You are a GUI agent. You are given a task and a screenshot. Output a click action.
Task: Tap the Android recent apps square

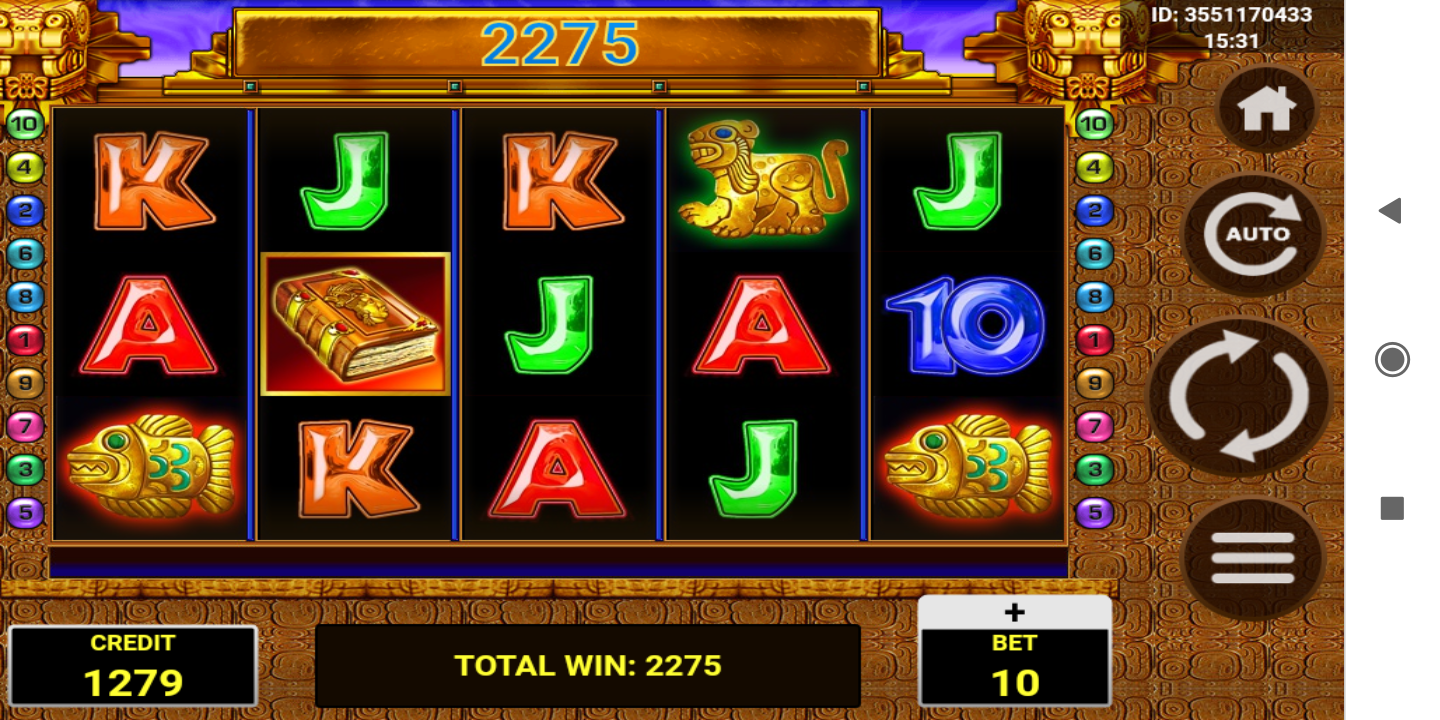click(x=1392, y=508)
